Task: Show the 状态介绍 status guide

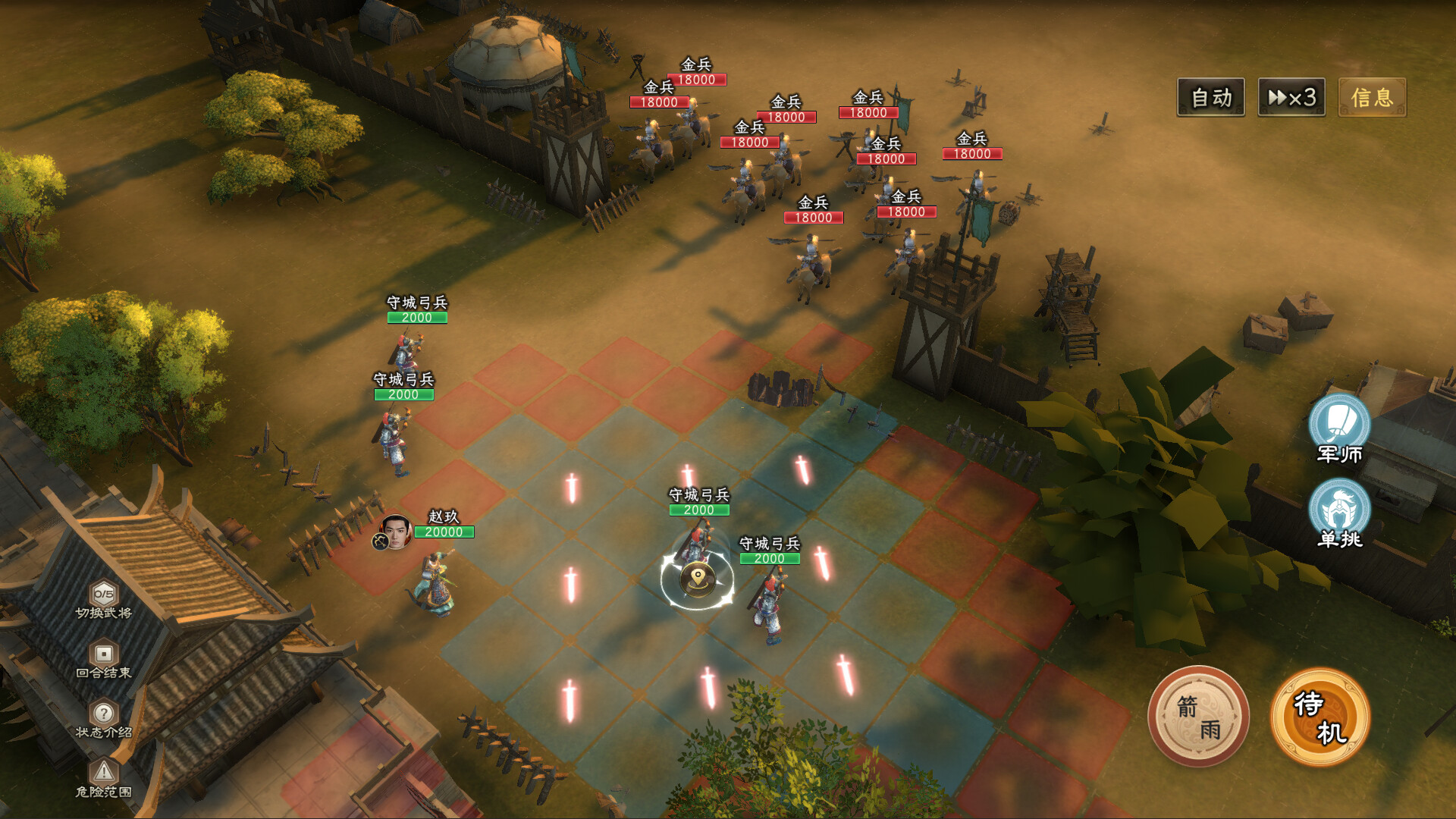Action: 104,718
